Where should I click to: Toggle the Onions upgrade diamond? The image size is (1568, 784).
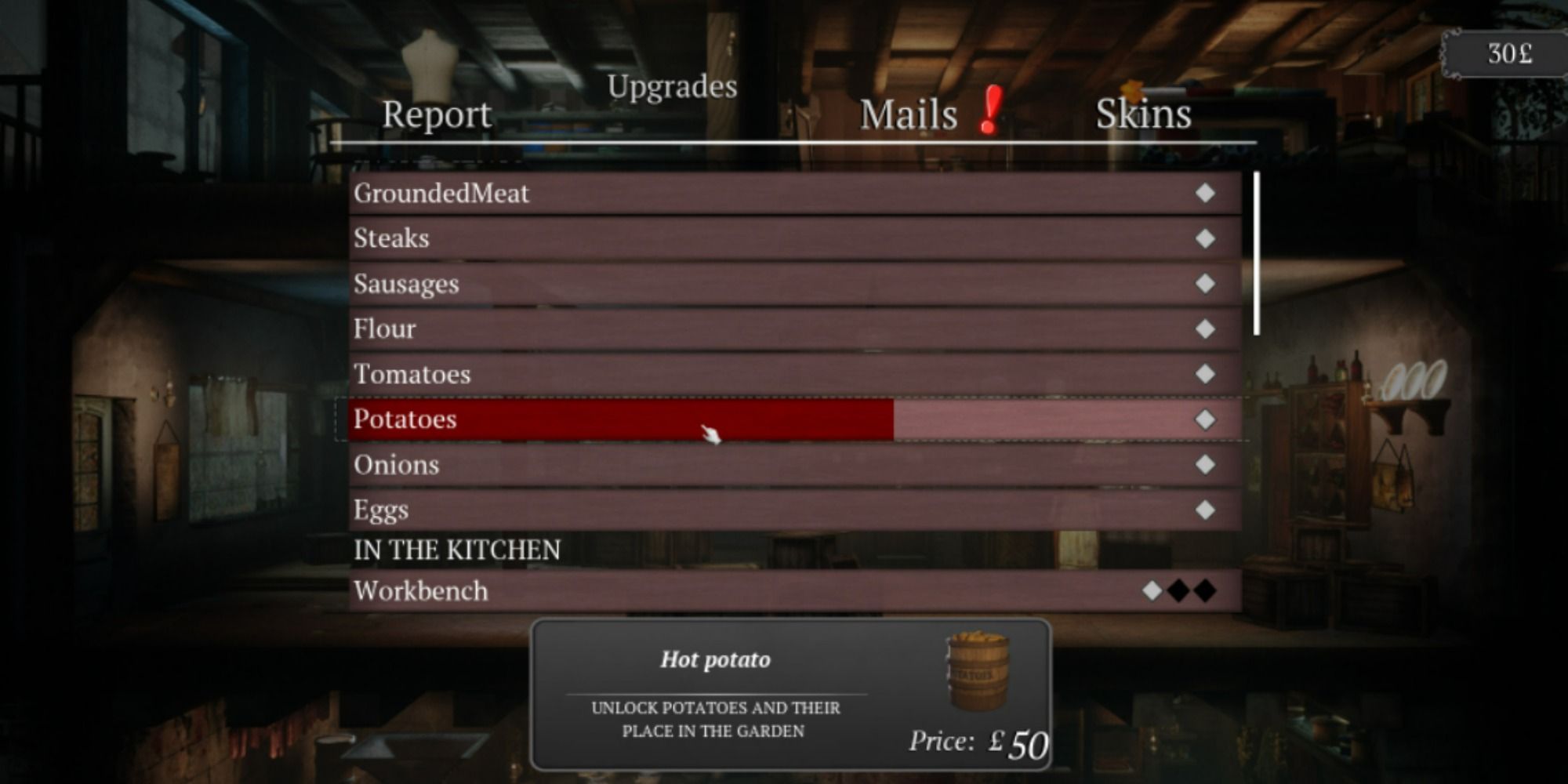tap(1204, 465)
